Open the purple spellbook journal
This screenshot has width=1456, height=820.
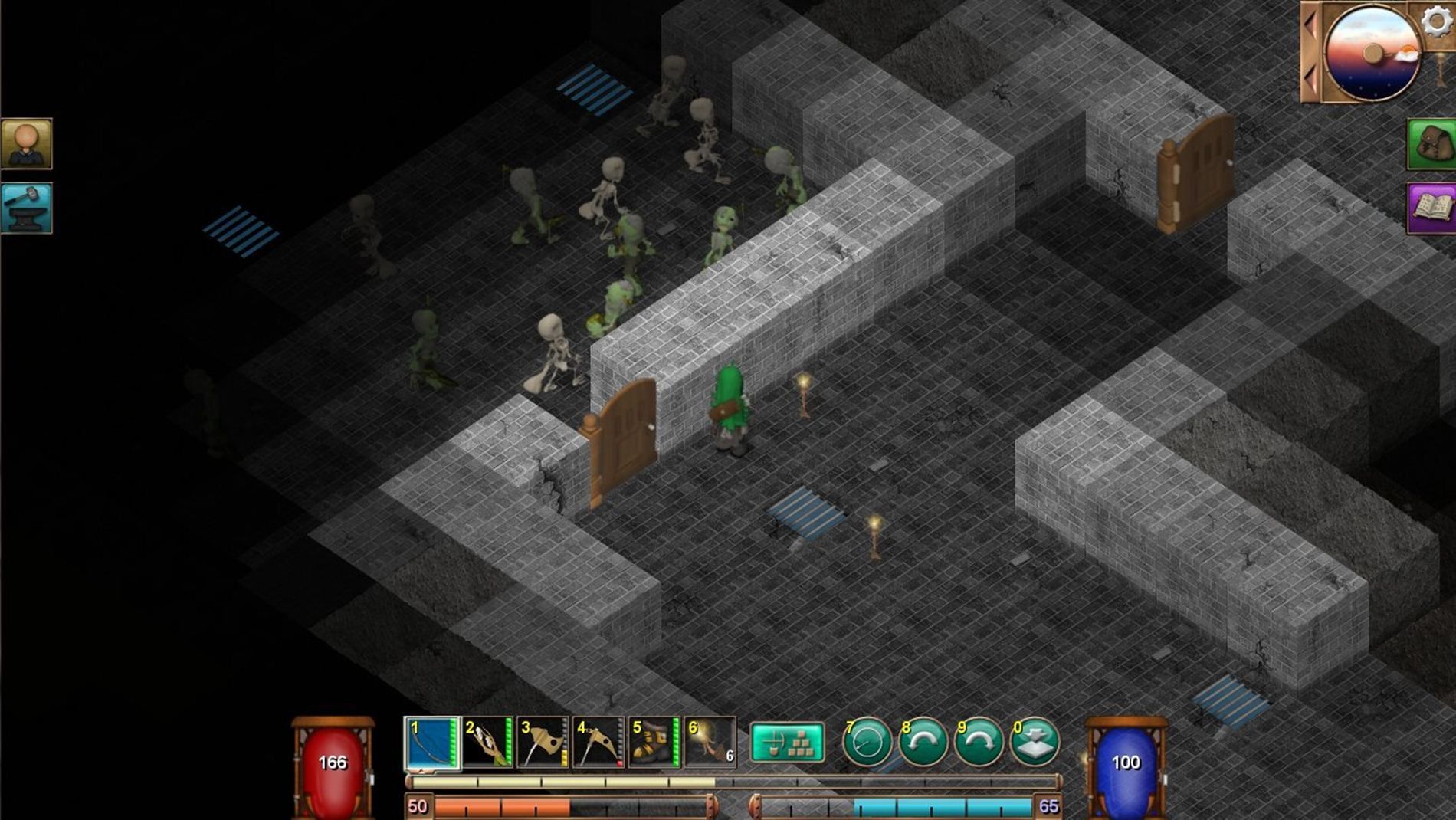pyautogui.click(x=1431, y=208)
